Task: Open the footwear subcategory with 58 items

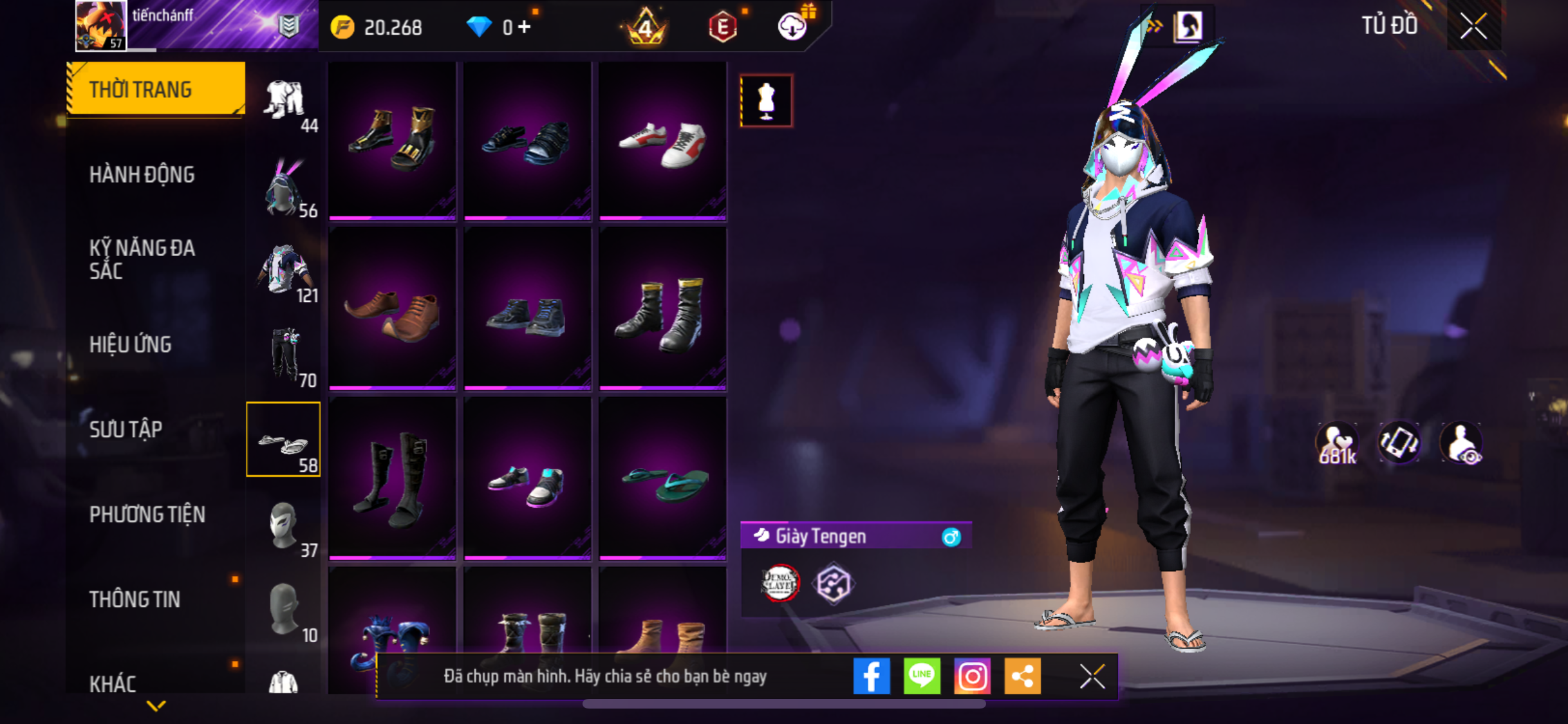Action: (283, 440)
